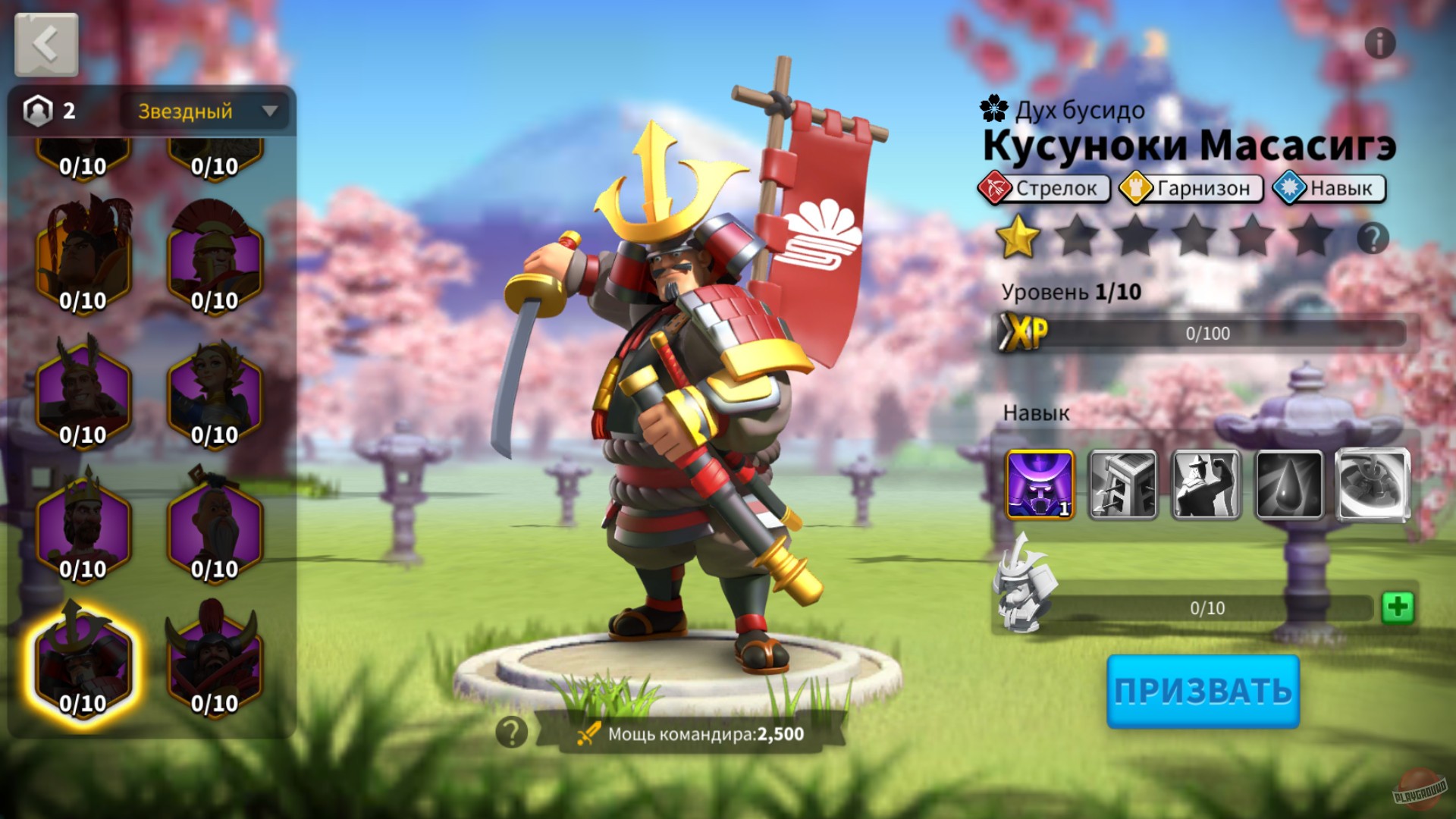Select the horned commander portrait at list bottom
1456x819 pixels.
(x=214, y=661)
